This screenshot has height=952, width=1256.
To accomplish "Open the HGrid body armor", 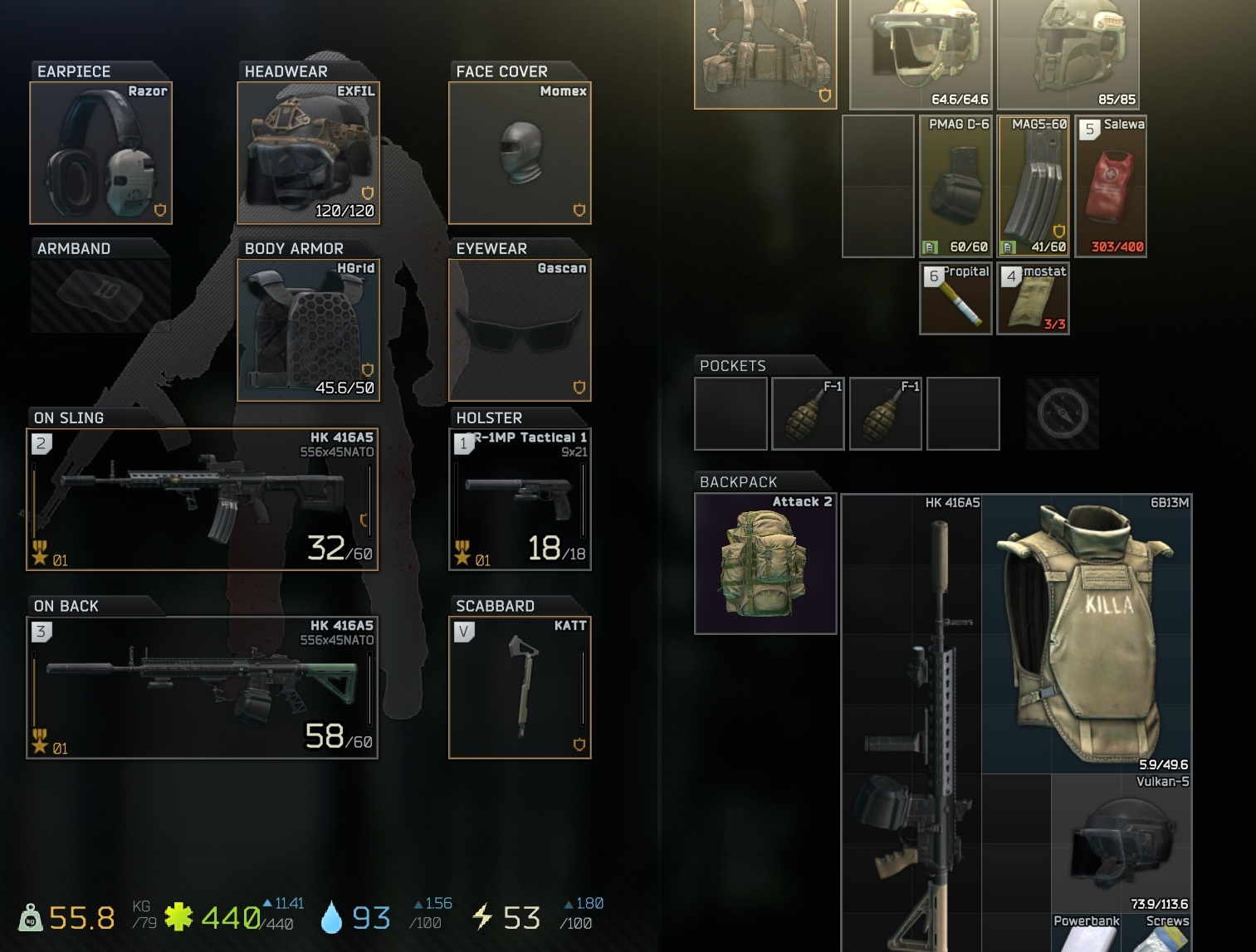I will click(308, 328).
